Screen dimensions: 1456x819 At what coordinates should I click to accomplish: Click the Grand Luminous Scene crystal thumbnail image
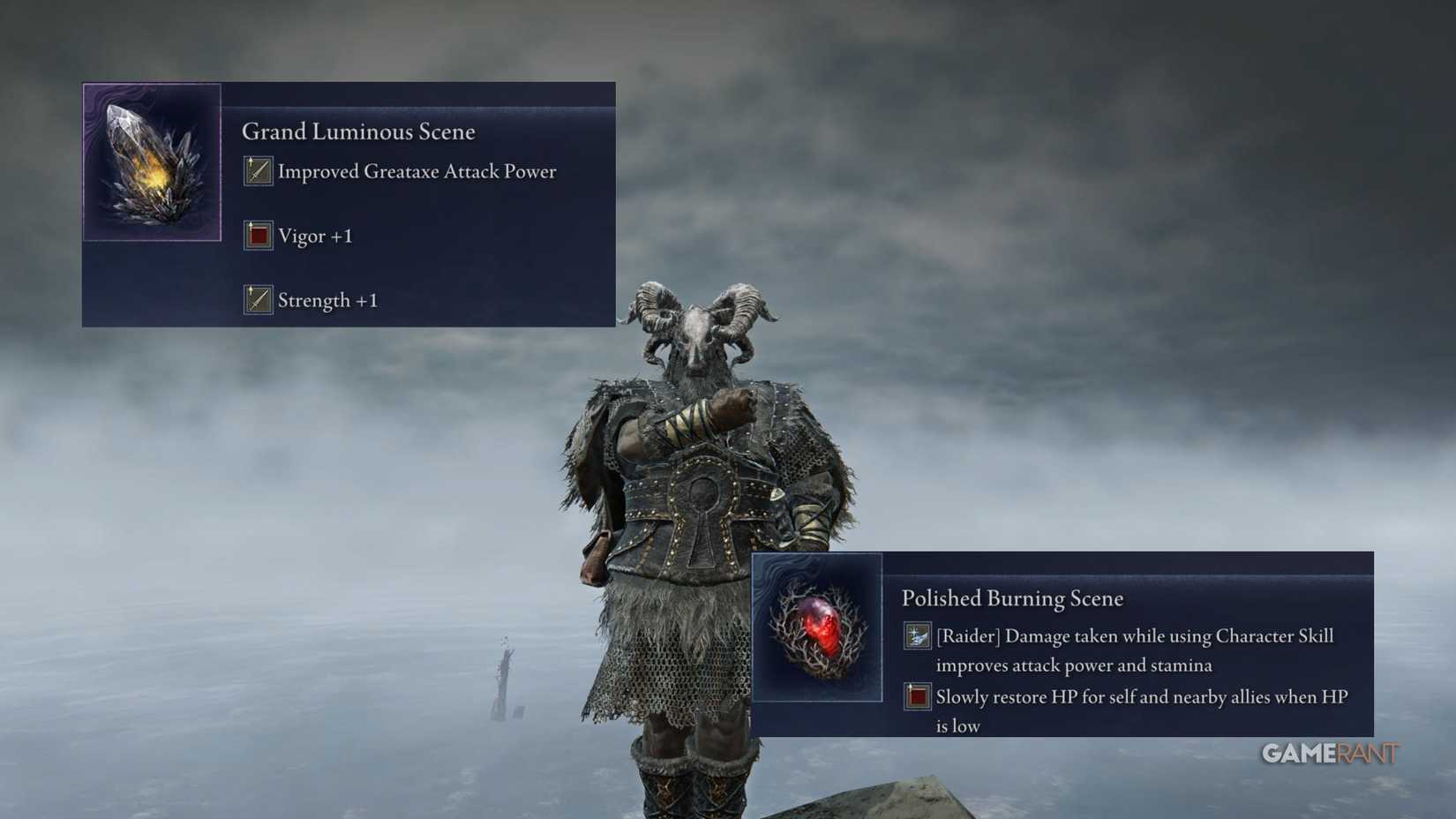[x=151, y=162]
